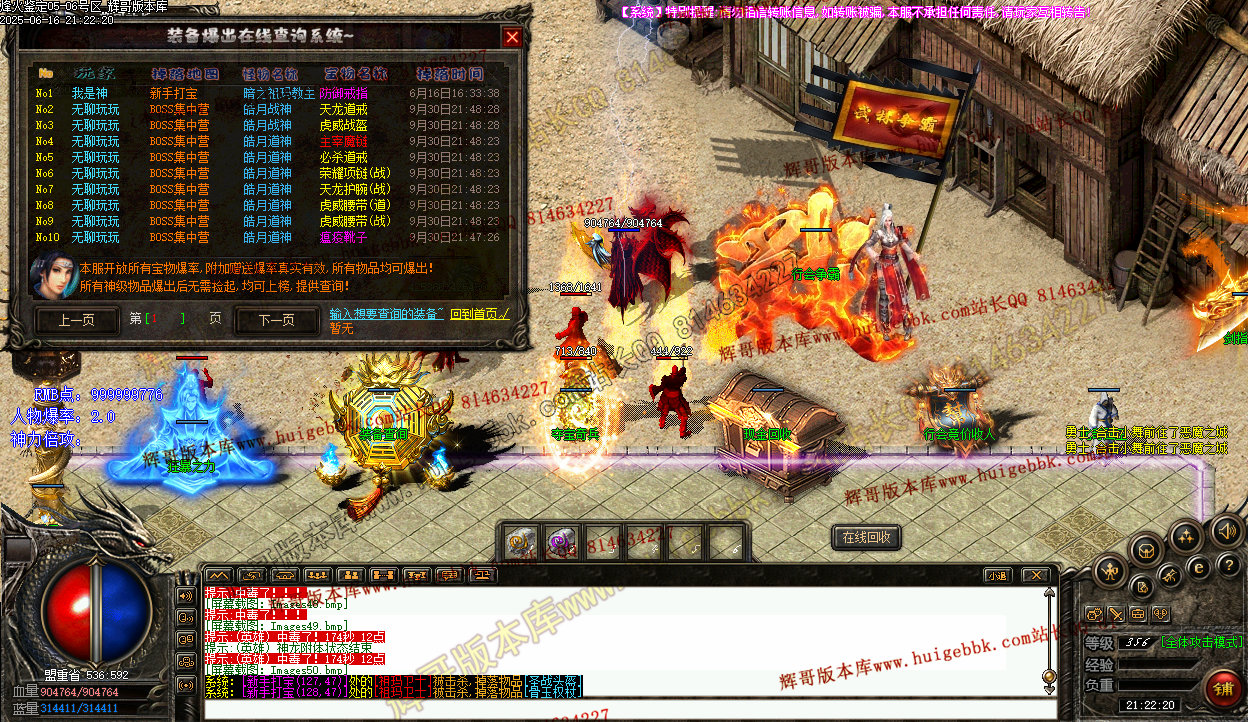Screen dimensions: 1248x722
Task: Open the round red 铺 shop button
Action: click(1223, 688)
